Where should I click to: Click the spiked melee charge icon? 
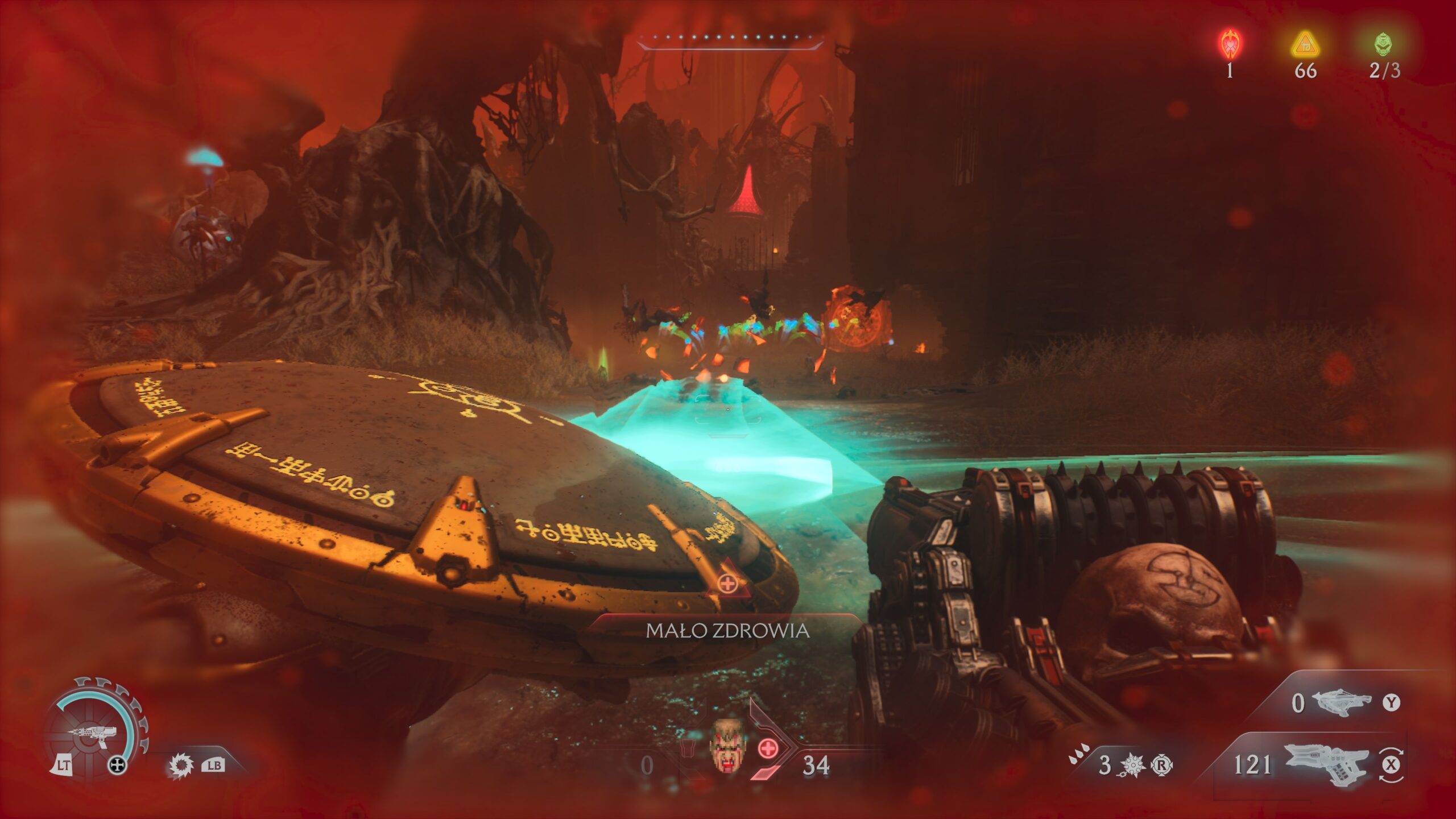click(1132, 766)
